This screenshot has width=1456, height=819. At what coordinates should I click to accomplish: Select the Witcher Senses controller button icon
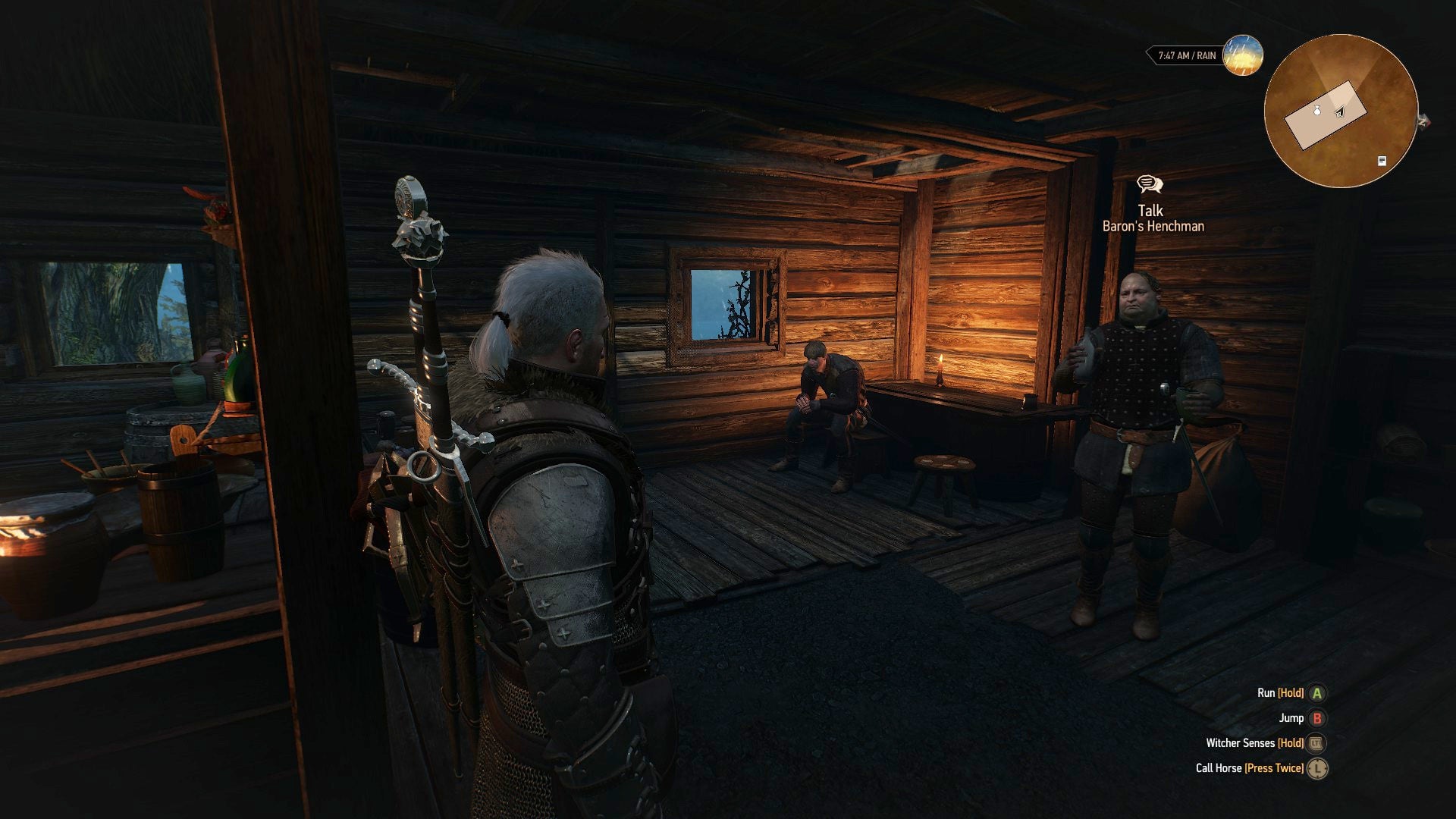coord(1316,744)
